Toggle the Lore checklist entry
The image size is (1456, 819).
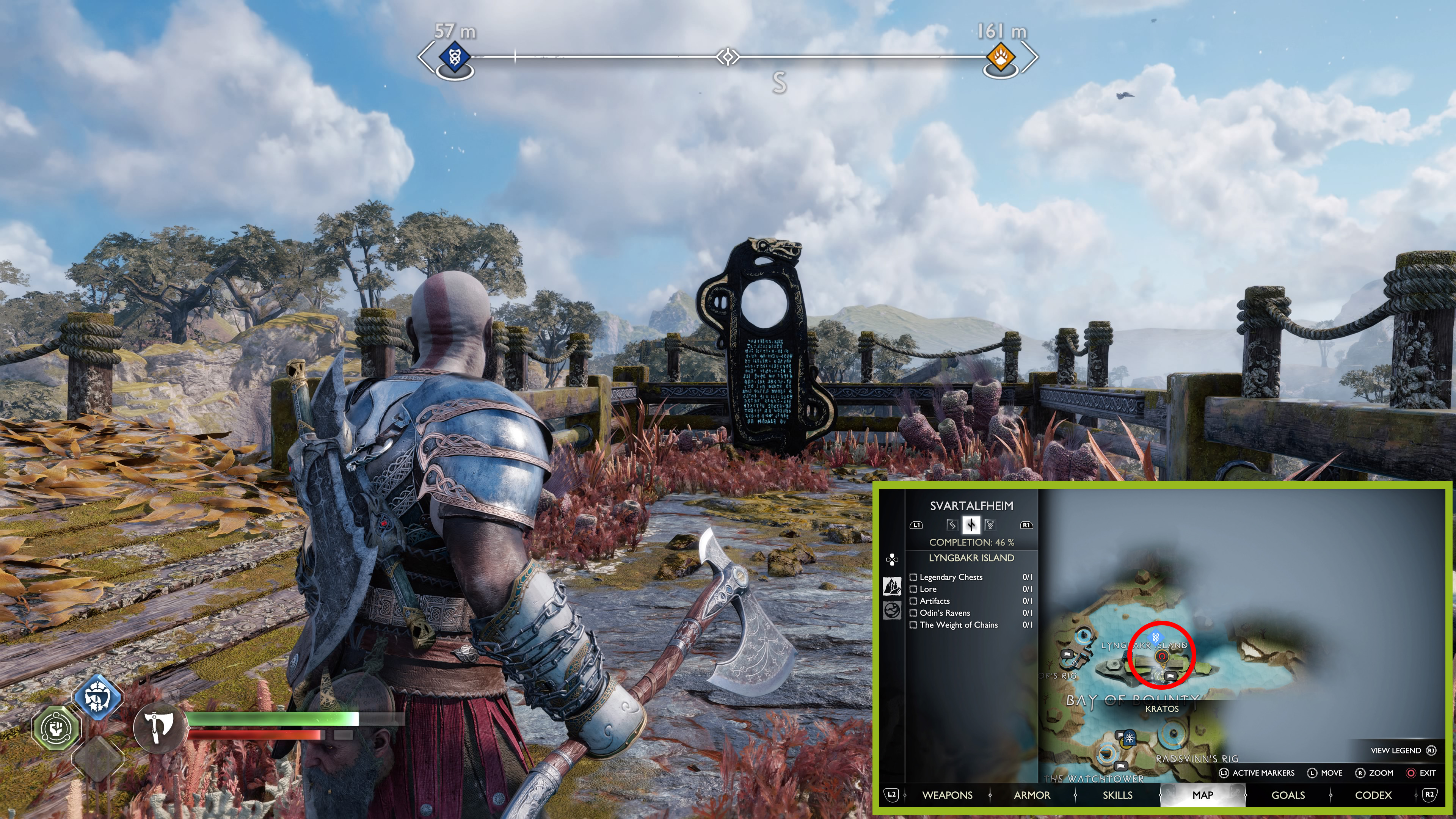[x=913, y=589]
